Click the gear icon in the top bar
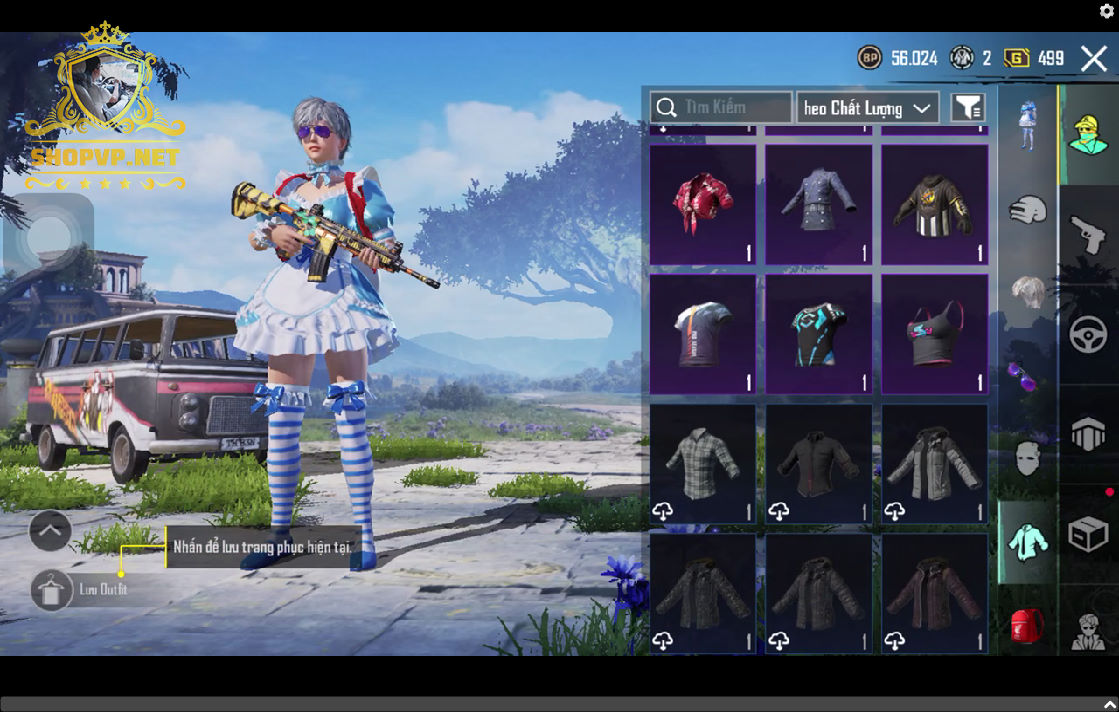This screenshot has height=712, width=1119. (1107, 11)
